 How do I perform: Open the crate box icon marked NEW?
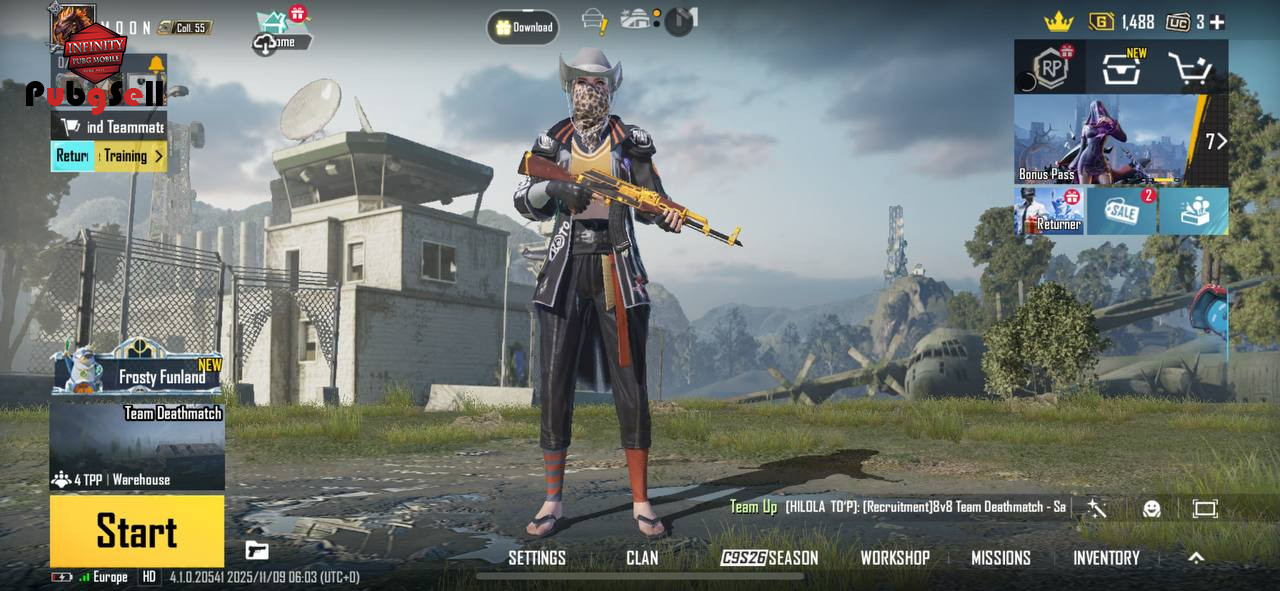pyautogui.click(x=1122, y=69)
